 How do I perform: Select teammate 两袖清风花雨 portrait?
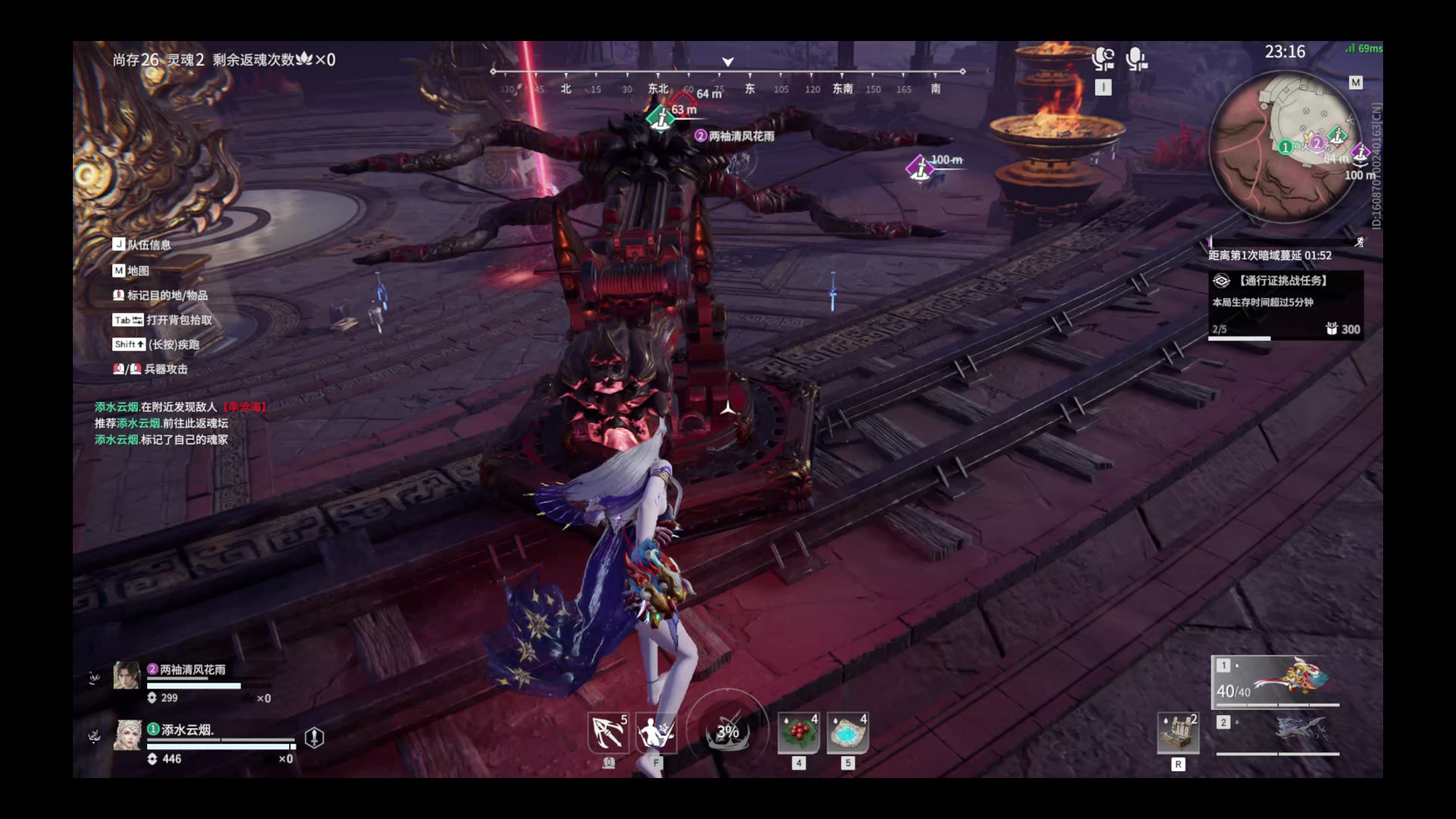click(127, 675)
